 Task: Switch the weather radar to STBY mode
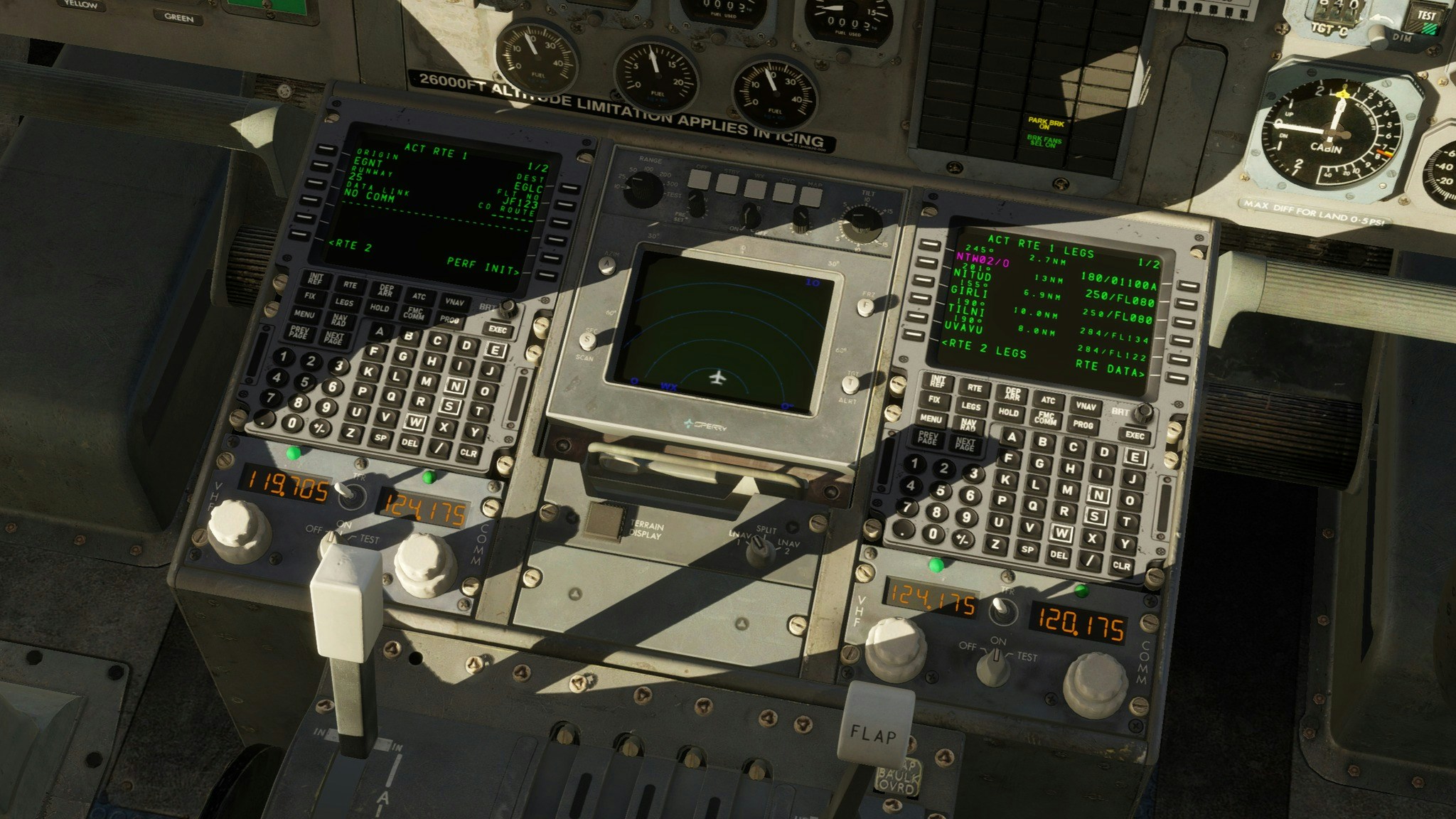[x=727, y=184]
